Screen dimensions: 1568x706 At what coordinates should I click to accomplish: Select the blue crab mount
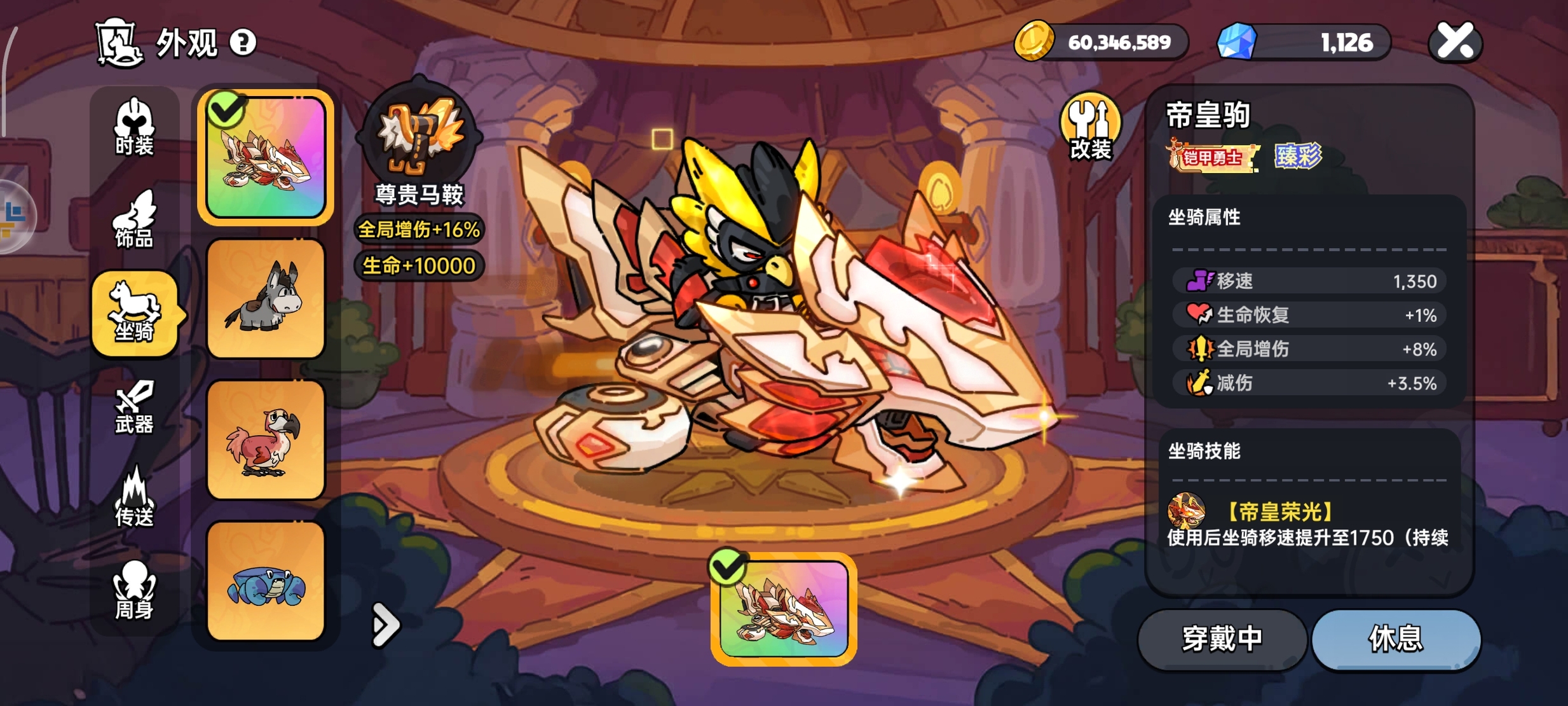(x=266, y=581)
